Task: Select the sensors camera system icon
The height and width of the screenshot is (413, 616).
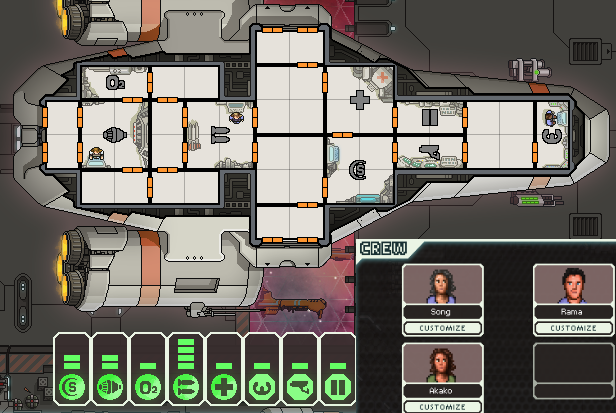Action: coord(299,387)
